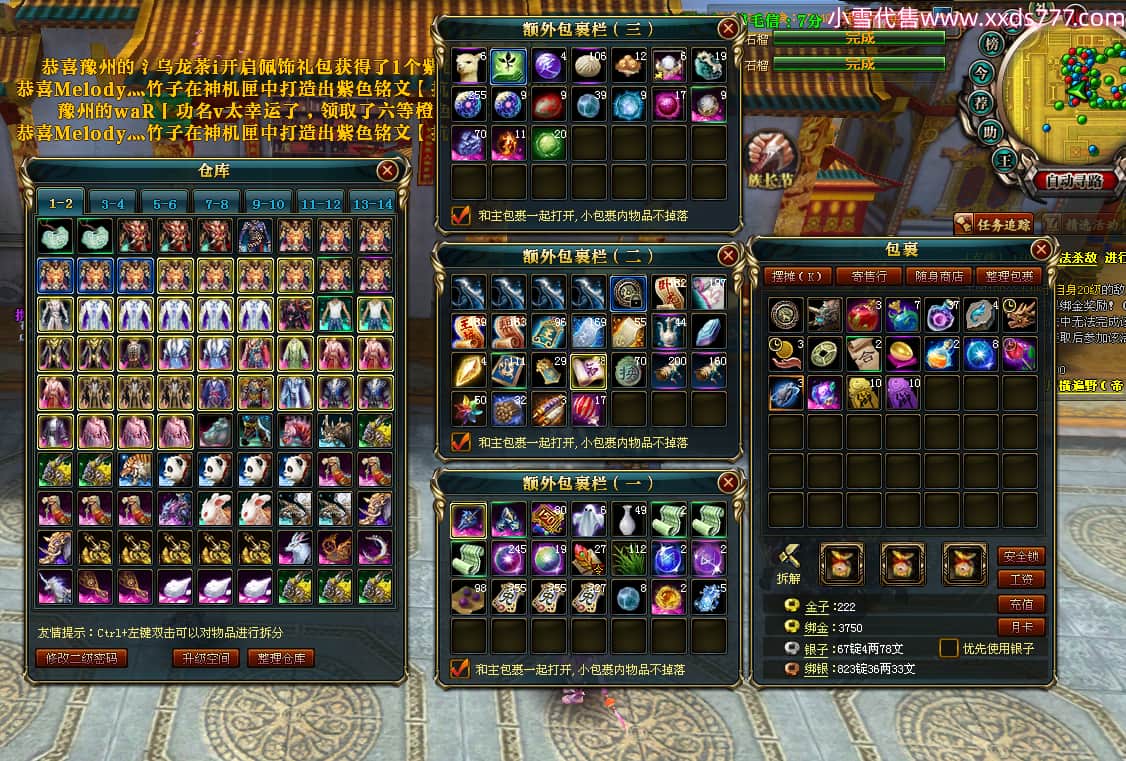This screenshot has width=1126, height=761.
Task: Switch to warehouse tab 3-4
Action: pyautogui.click(x=113, y=203)
